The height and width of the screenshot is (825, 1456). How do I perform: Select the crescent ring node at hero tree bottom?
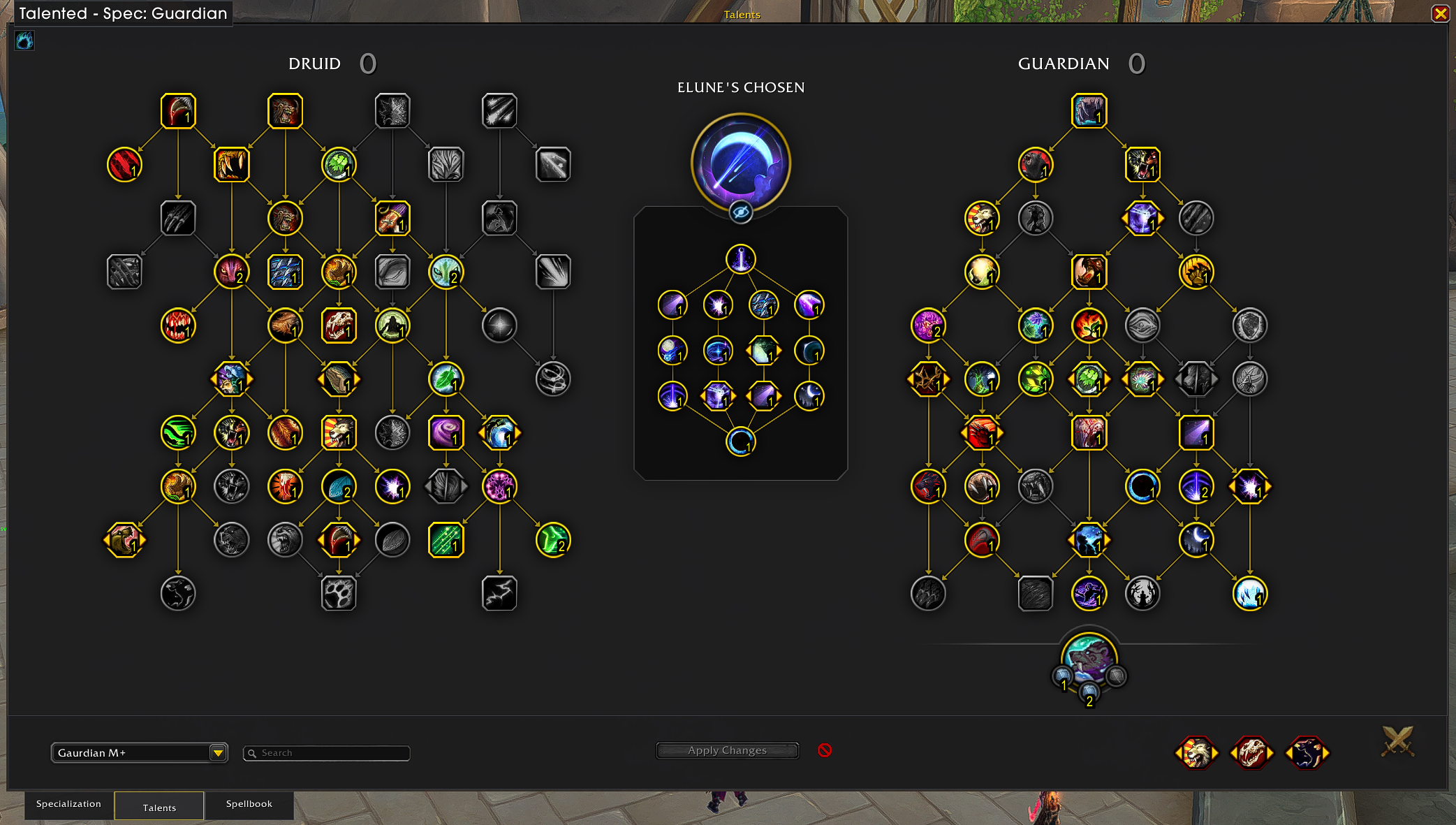click(x=740, y=441)
